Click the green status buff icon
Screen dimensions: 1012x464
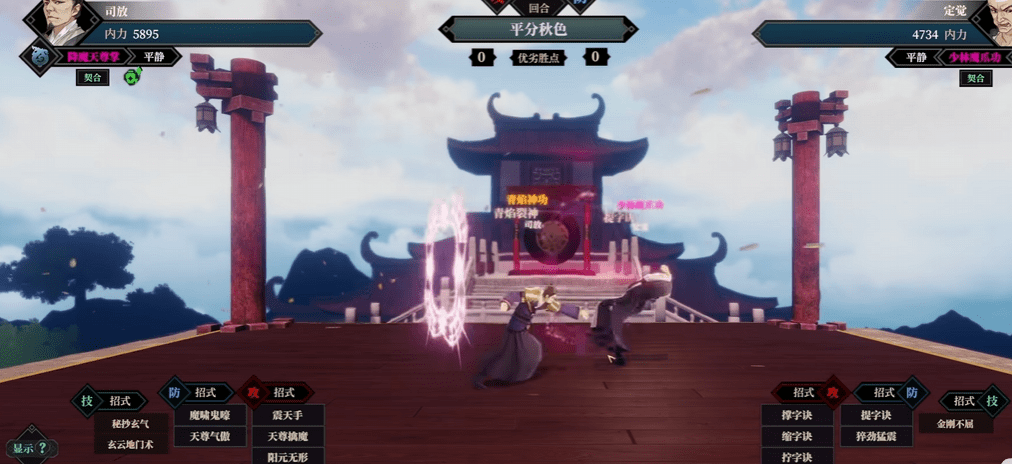[x=132, y=76]
